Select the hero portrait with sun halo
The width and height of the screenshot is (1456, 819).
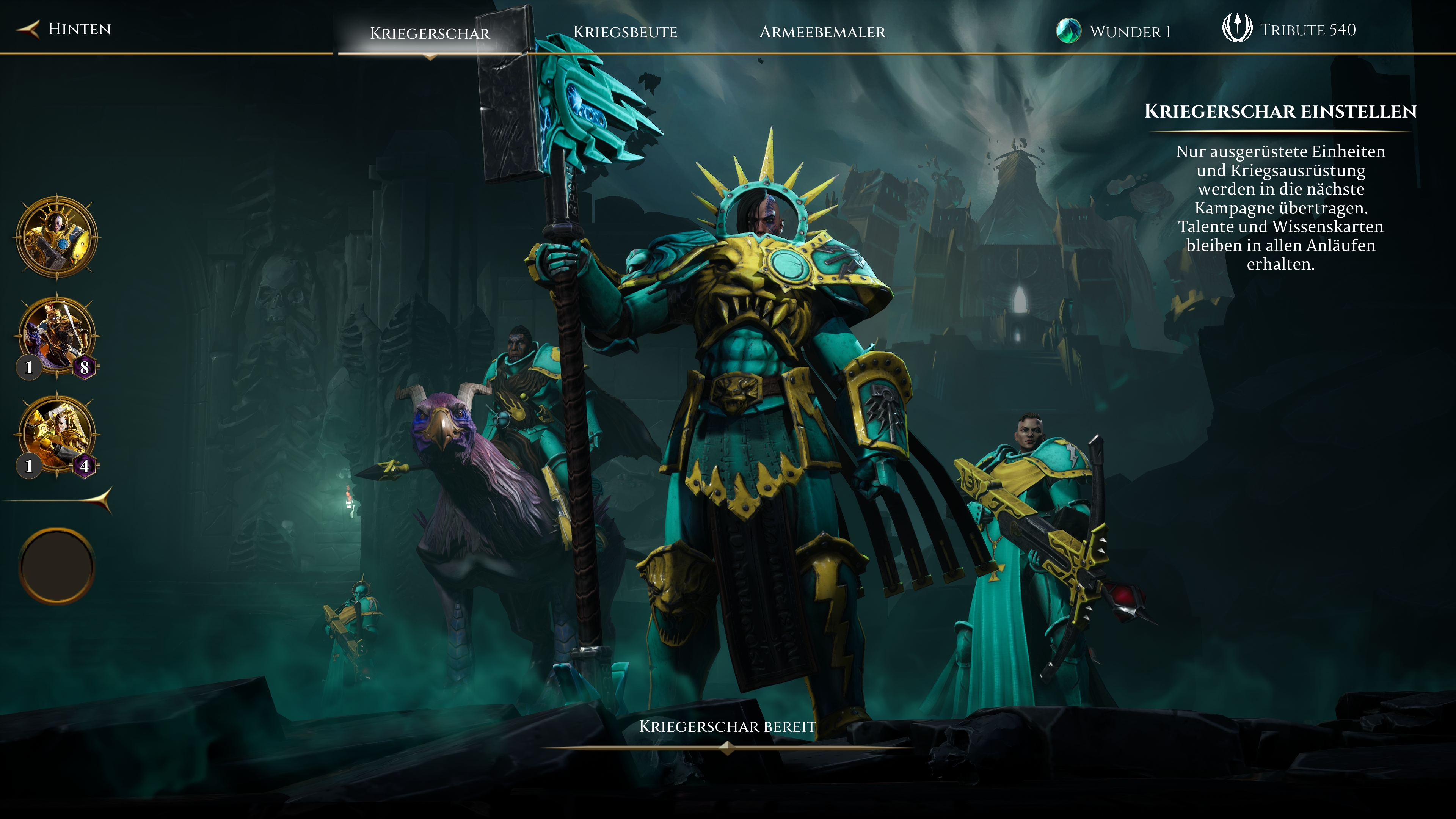56,237
